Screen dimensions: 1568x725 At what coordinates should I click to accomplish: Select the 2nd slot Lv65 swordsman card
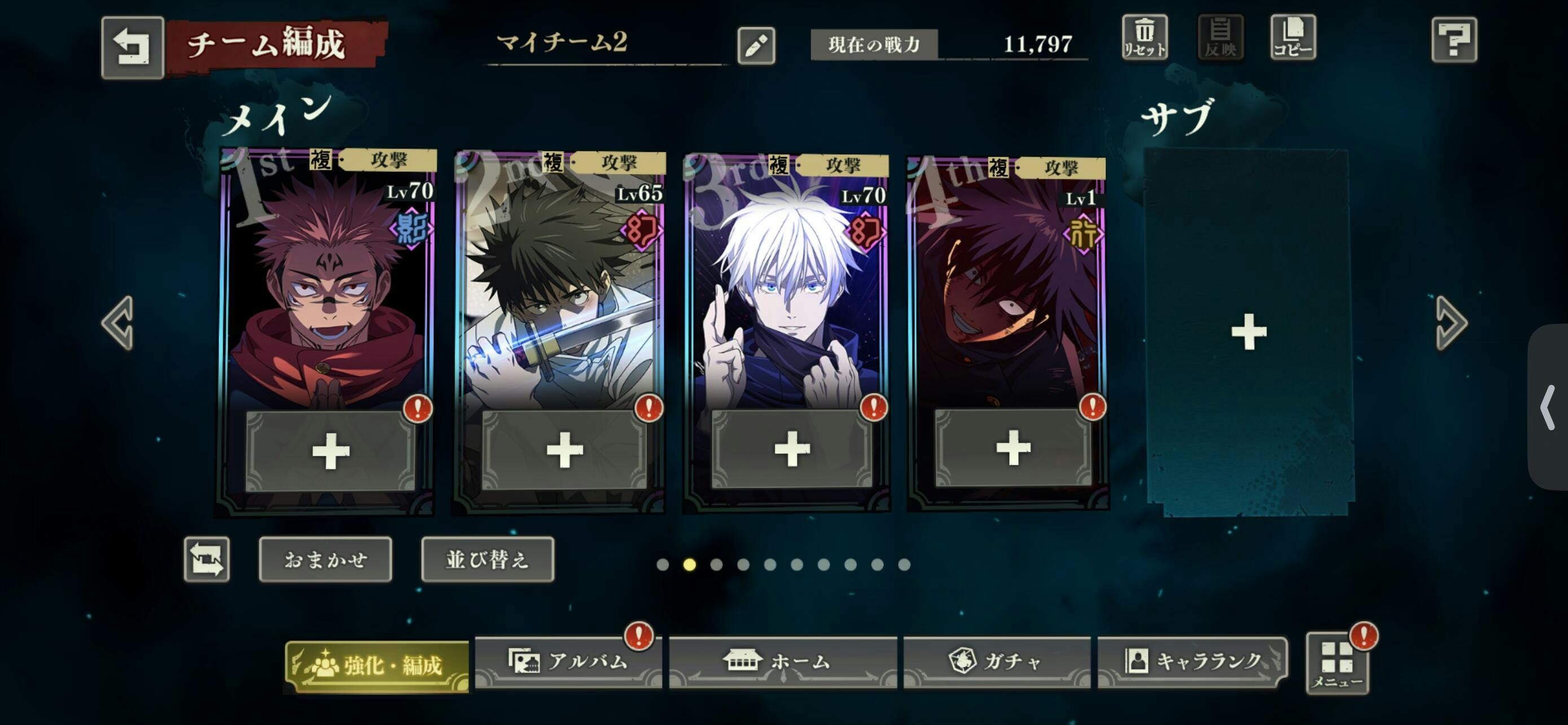560,292
